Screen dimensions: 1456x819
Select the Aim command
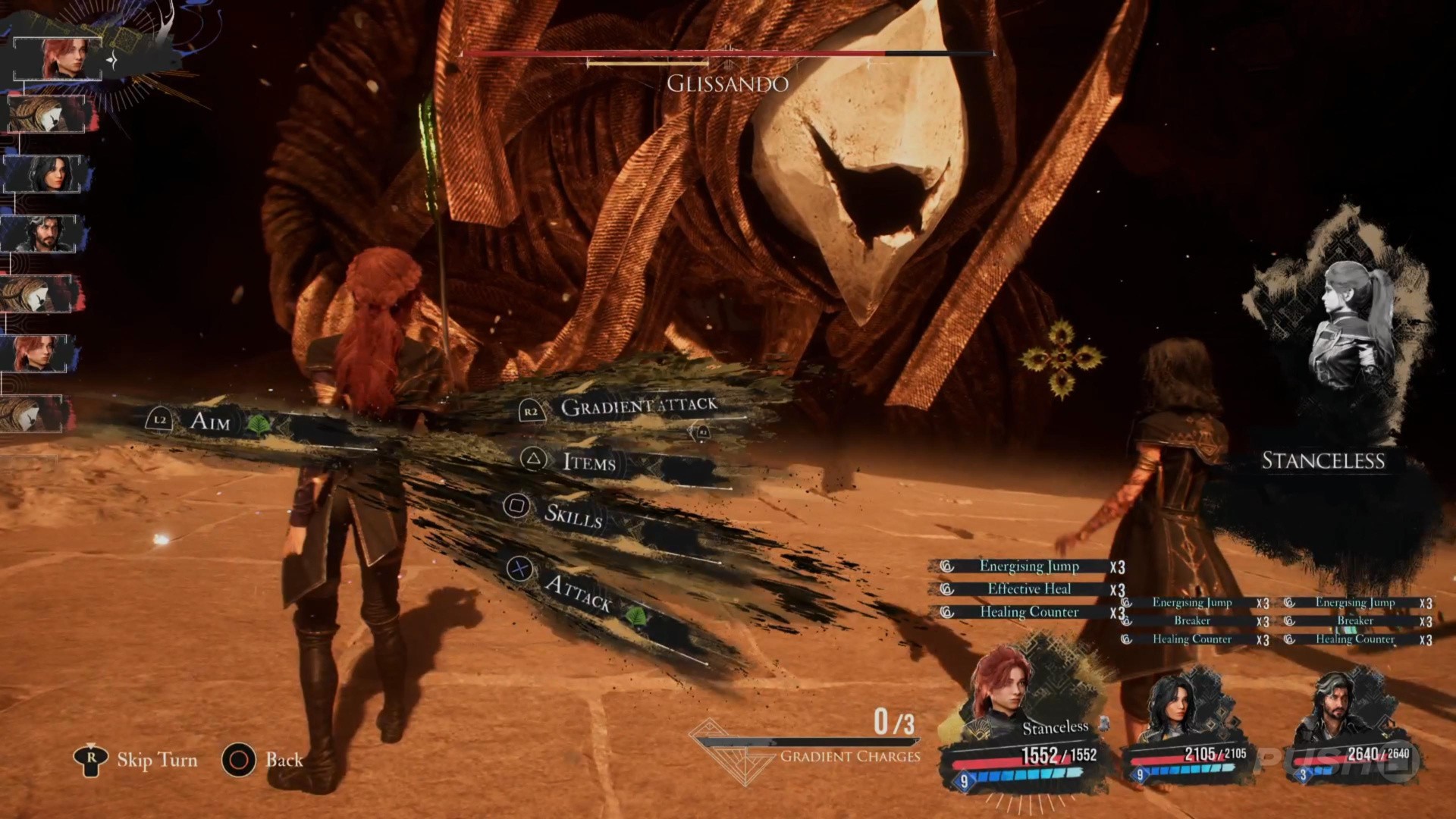(209, 421)
